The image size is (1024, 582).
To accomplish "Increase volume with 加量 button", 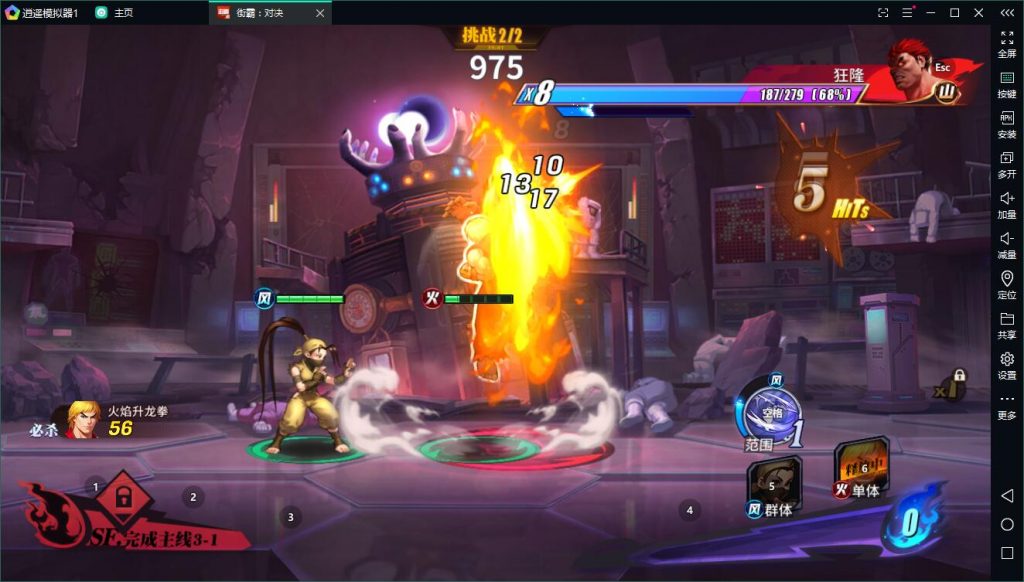I will pyautogui.click(x=1007, y=204).
